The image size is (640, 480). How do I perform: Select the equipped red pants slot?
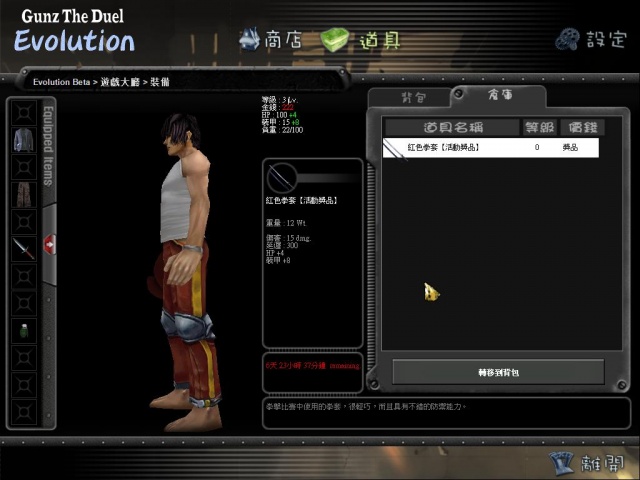tap(24, 195)
